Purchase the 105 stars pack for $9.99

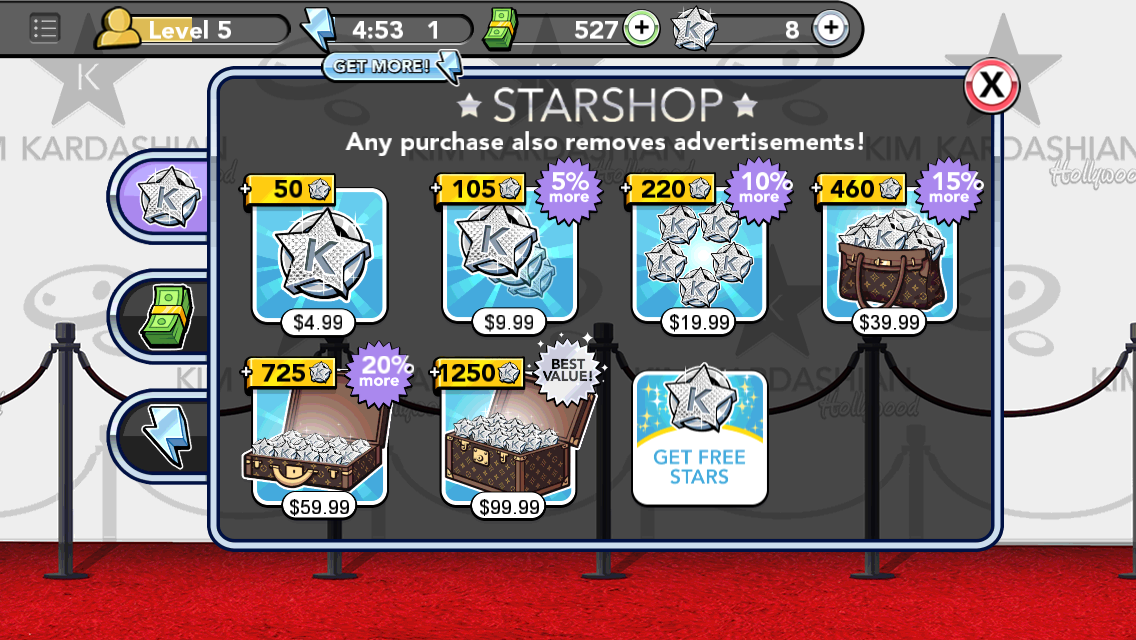(509, 258)
